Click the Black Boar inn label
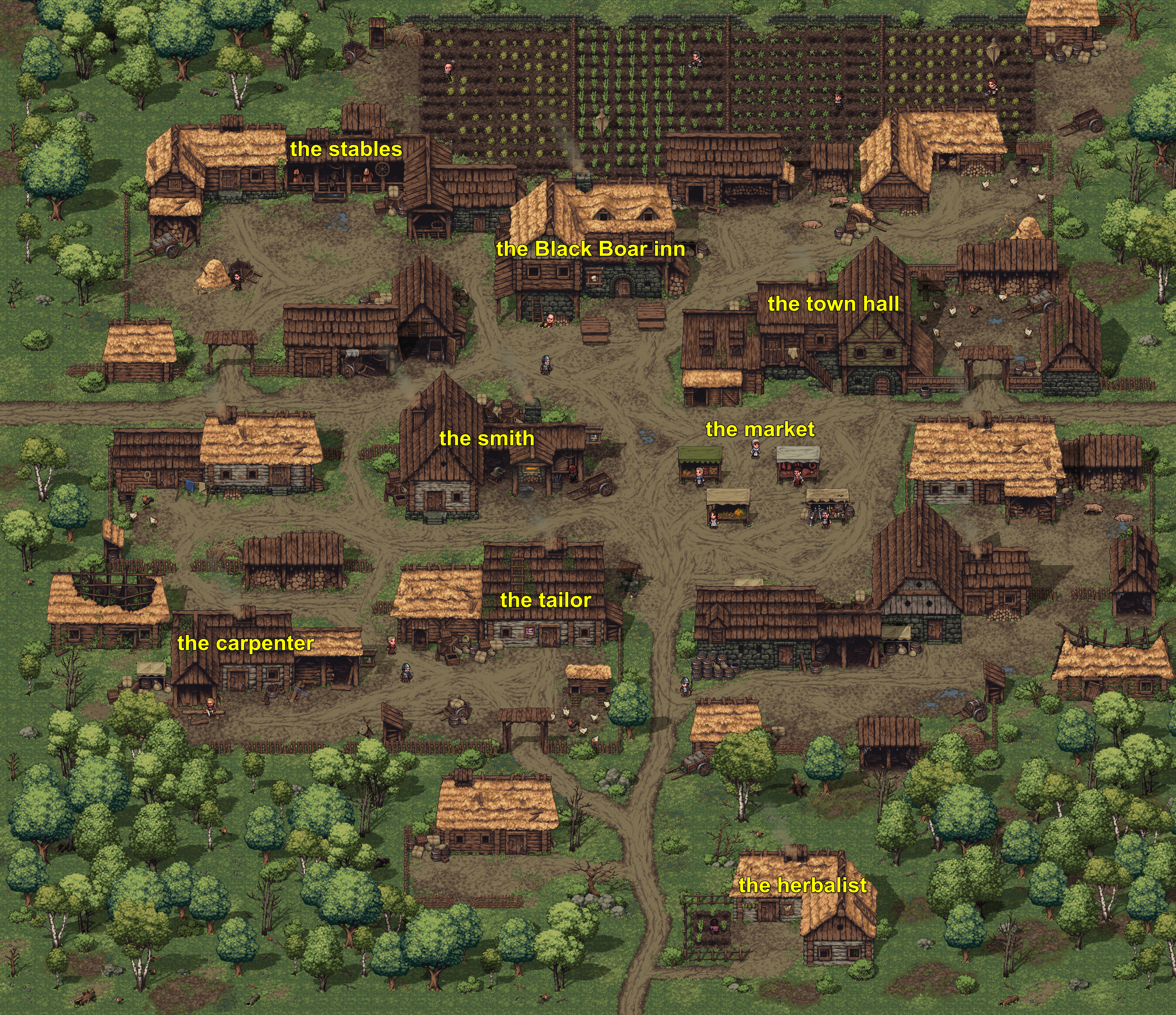Viewport: 1176px width, 1015px height. click(590, 249)
